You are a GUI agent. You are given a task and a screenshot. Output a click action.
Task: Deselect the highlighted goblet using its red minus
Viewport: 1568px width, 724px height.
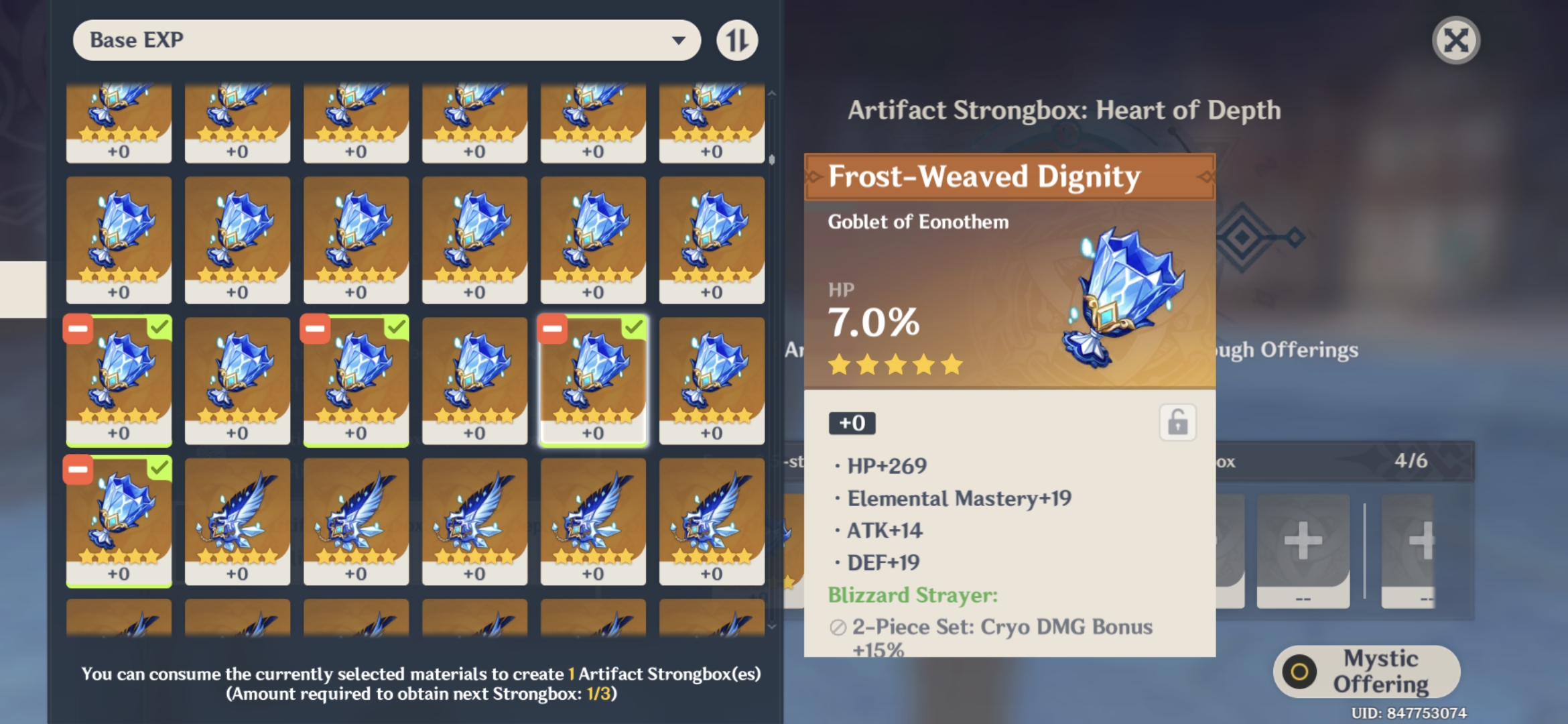551,328
